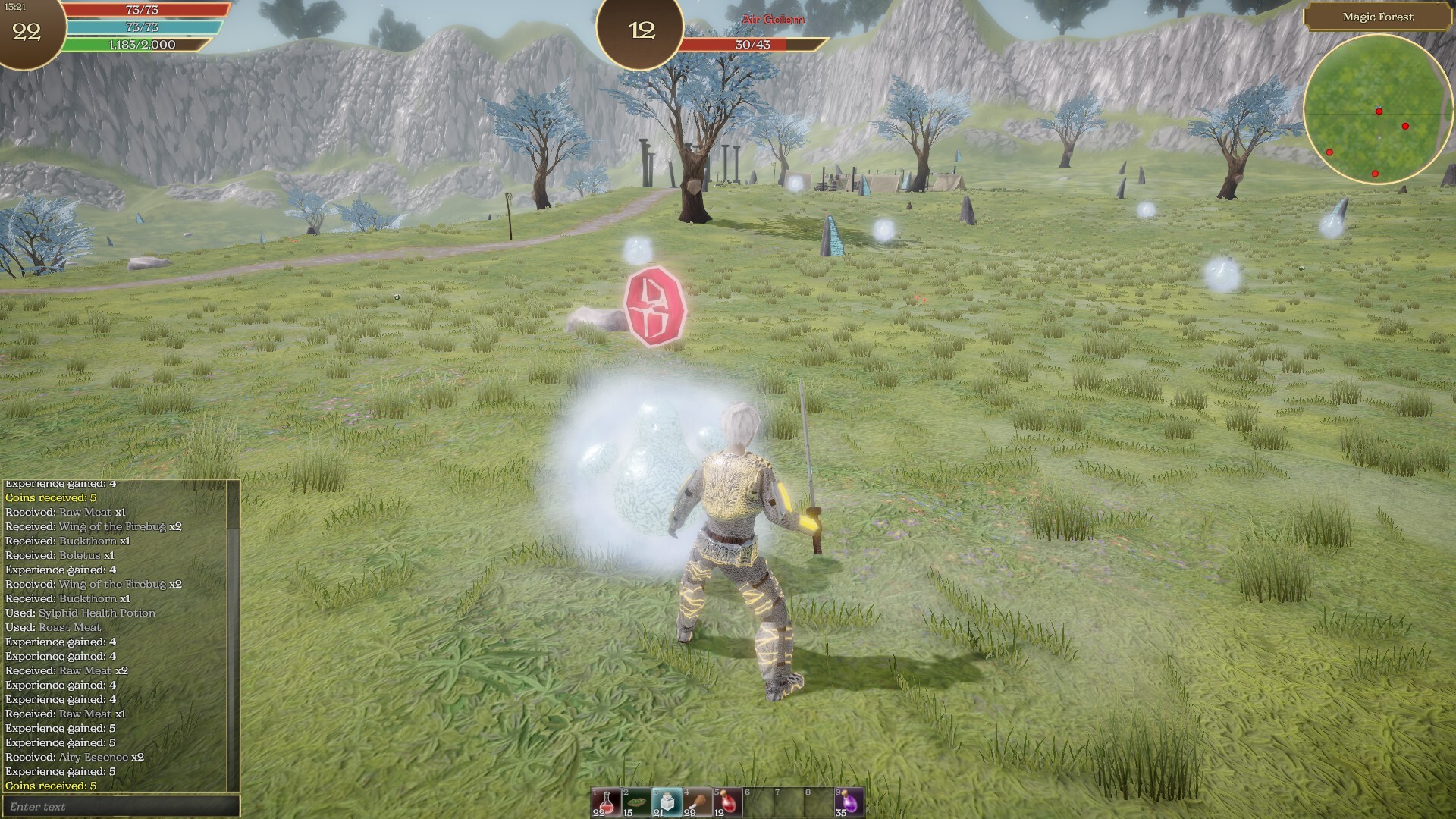Click the player level 22 badge
Image resolution: width=1456 pixels, height=819 pixels.
point(27,32)
